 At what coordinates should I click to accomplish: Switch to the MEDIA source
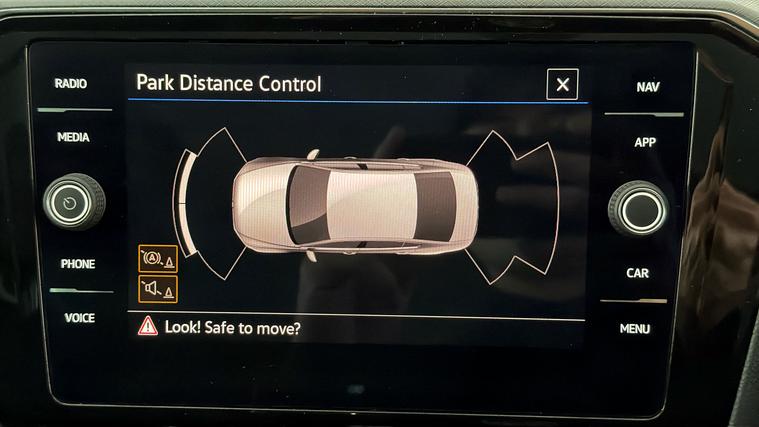pos(73,137)
